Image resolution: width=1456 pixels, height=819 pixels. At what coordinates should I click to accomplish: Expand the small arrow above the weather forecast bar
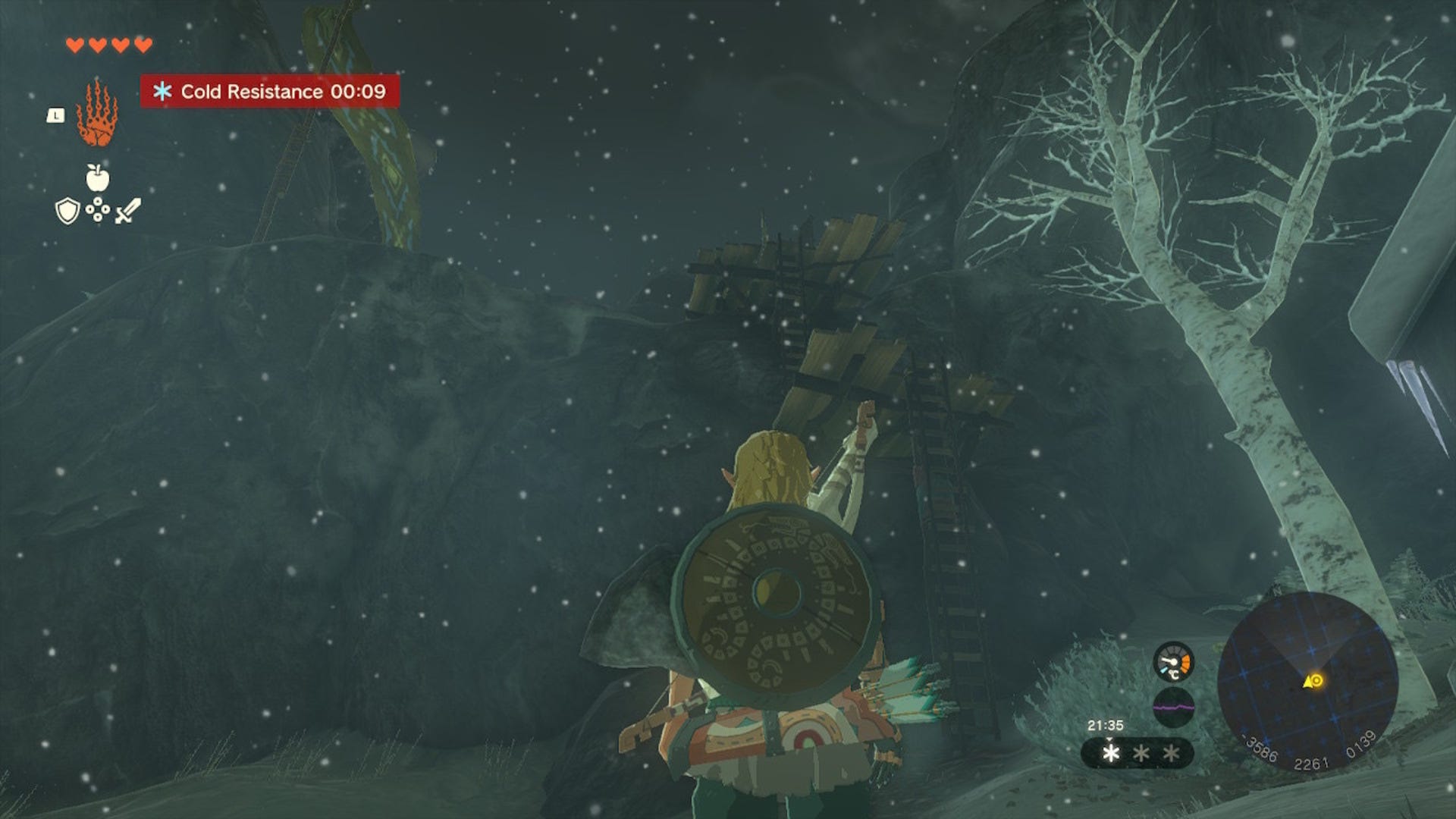click(1110, 740)
